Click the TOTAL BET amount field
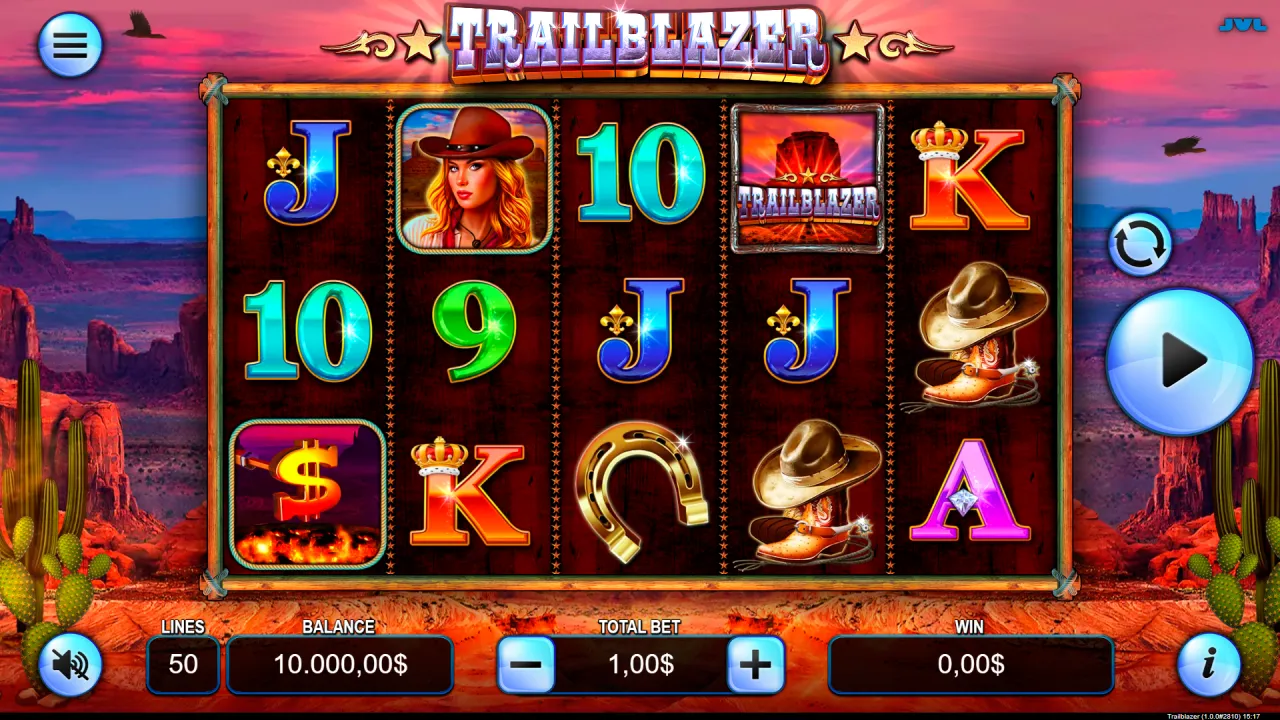Viewport: 1280px width, 720px height. [640, 664]
